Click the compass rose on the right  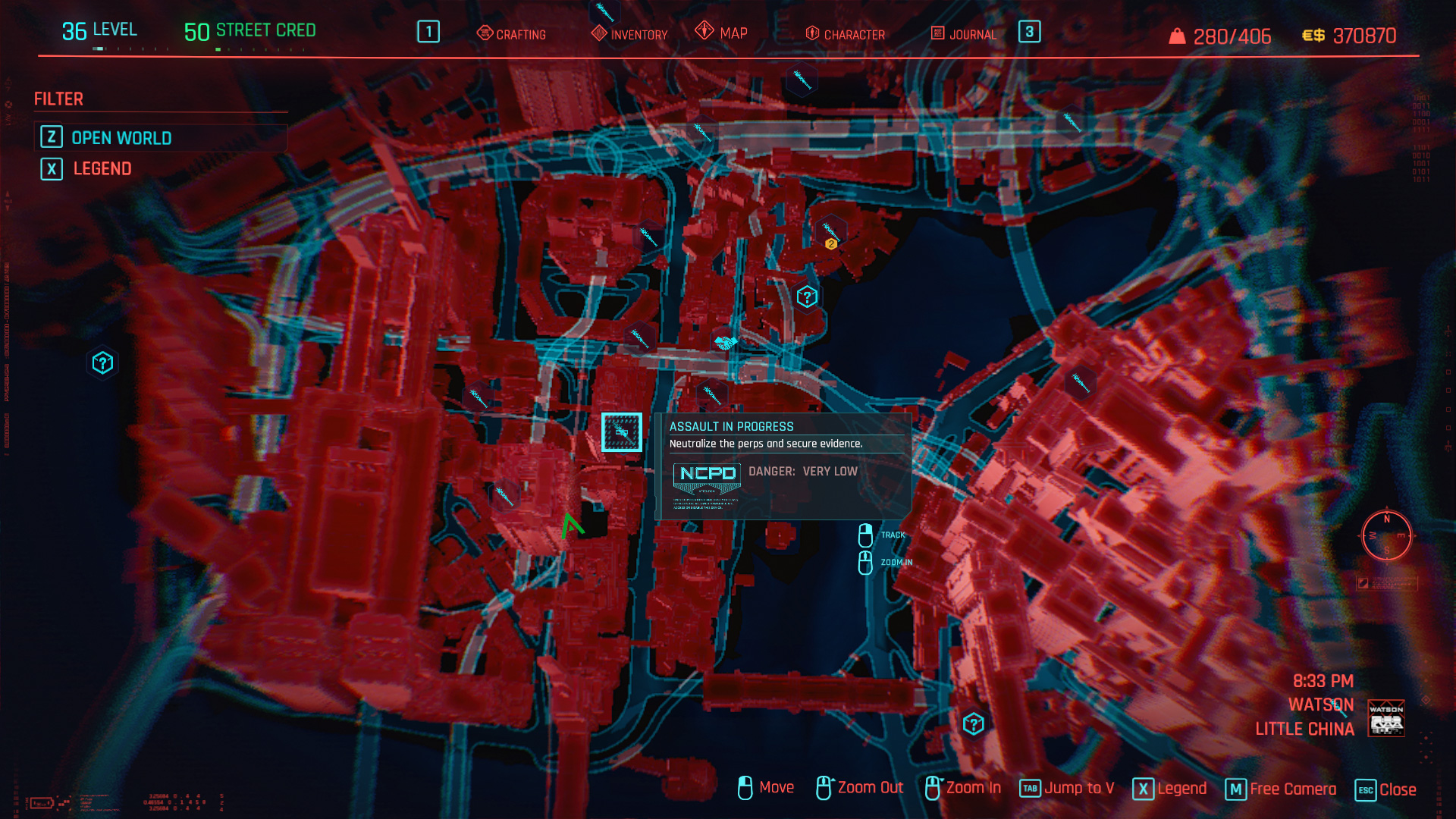tap(1386, 537)
